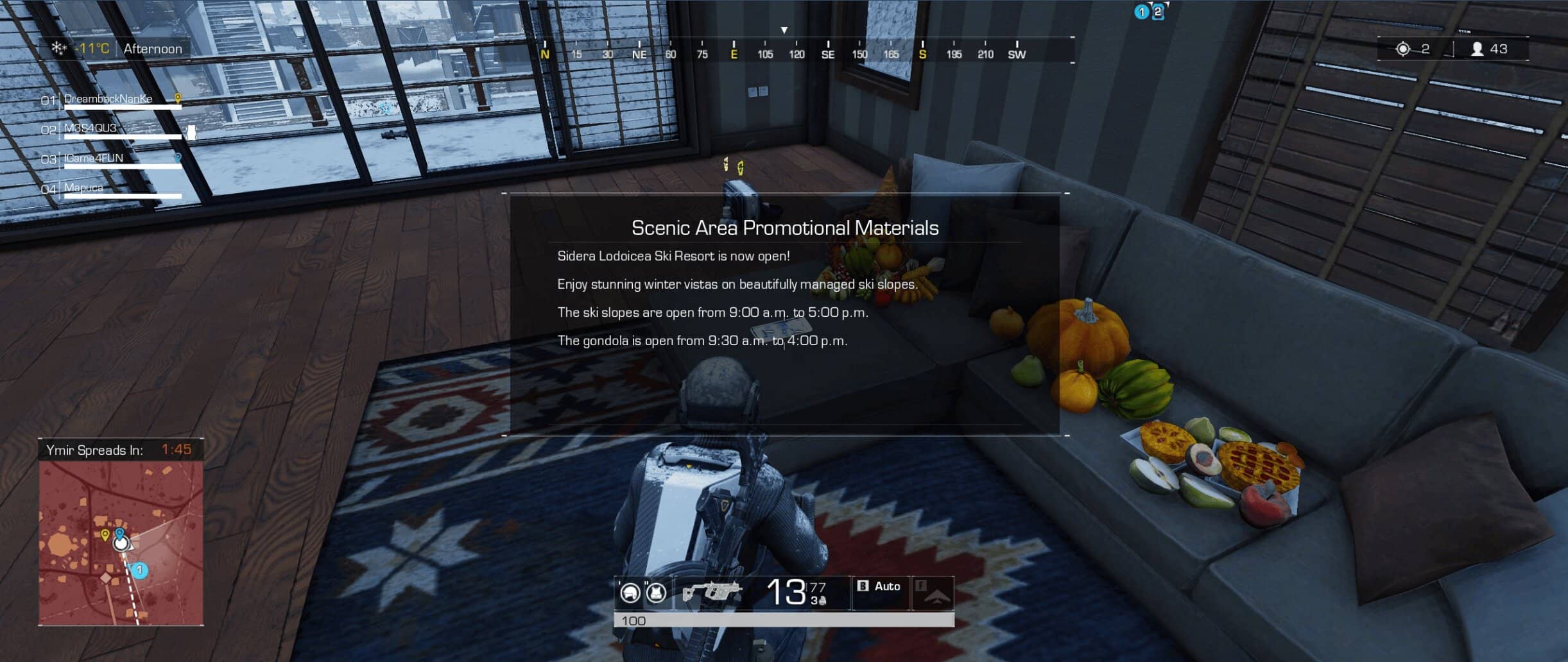Open the minimap
This screenshot has width=1568, height=662.
click(121, 543)
